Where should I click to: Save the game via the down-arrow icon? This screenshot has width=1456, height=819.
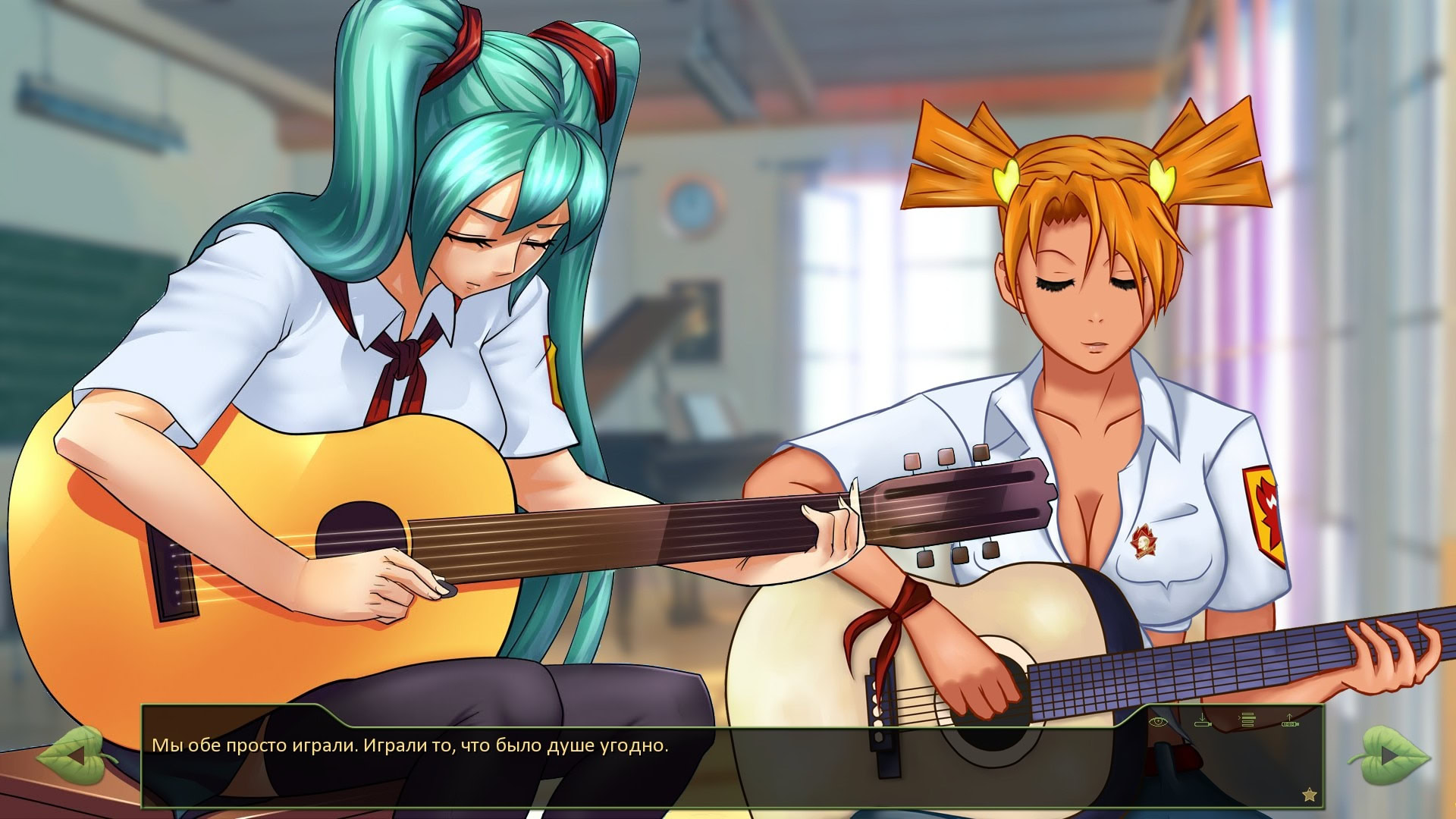tap(1202, 720)
